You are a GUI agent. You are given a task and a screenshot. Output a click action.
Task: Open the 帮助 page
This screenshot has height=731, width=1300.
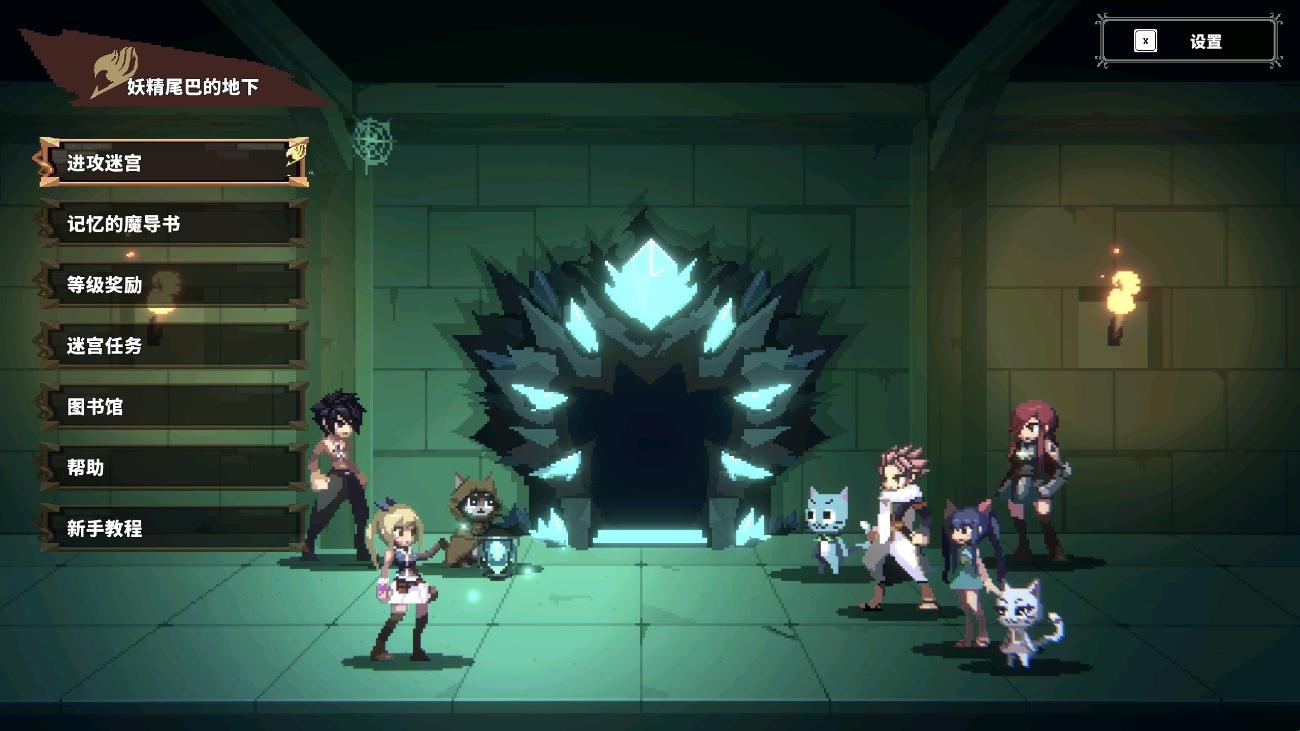[x=172, y=467]
